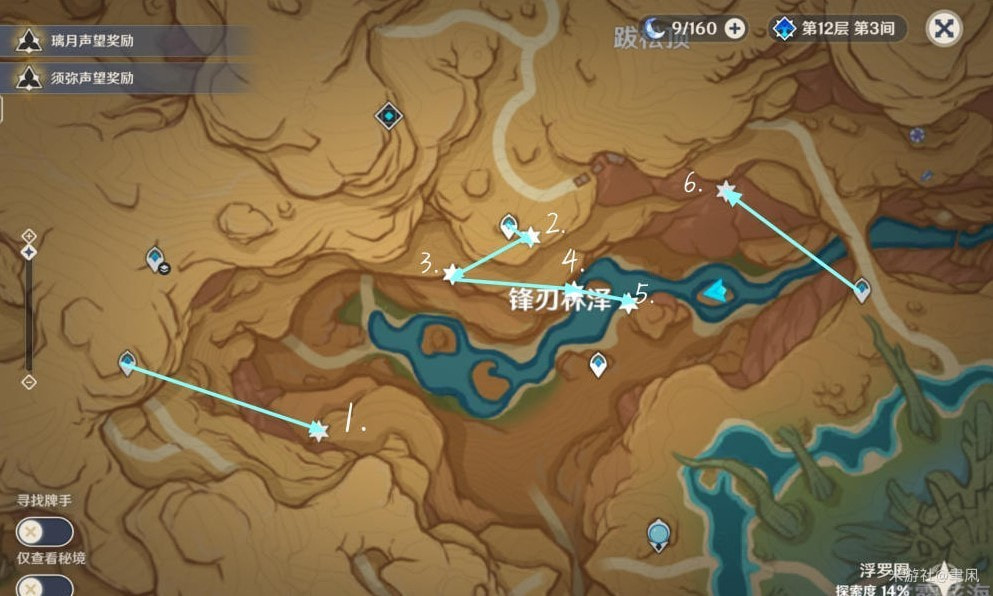
Task: Select the diamond-shaped domain marker
Action: tap(388, 116)
